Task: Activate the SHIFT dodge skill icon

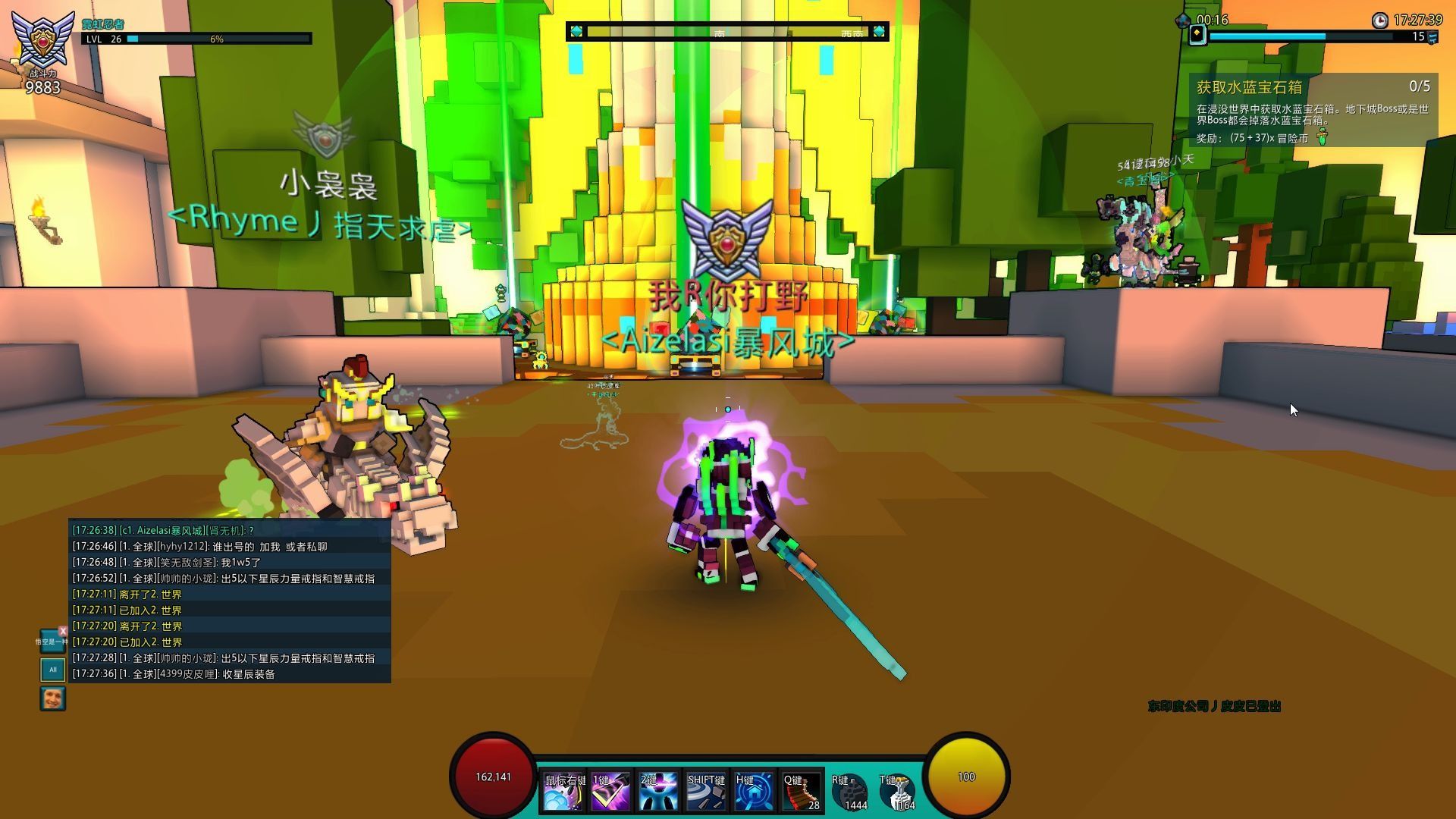Action: point(706,791)
